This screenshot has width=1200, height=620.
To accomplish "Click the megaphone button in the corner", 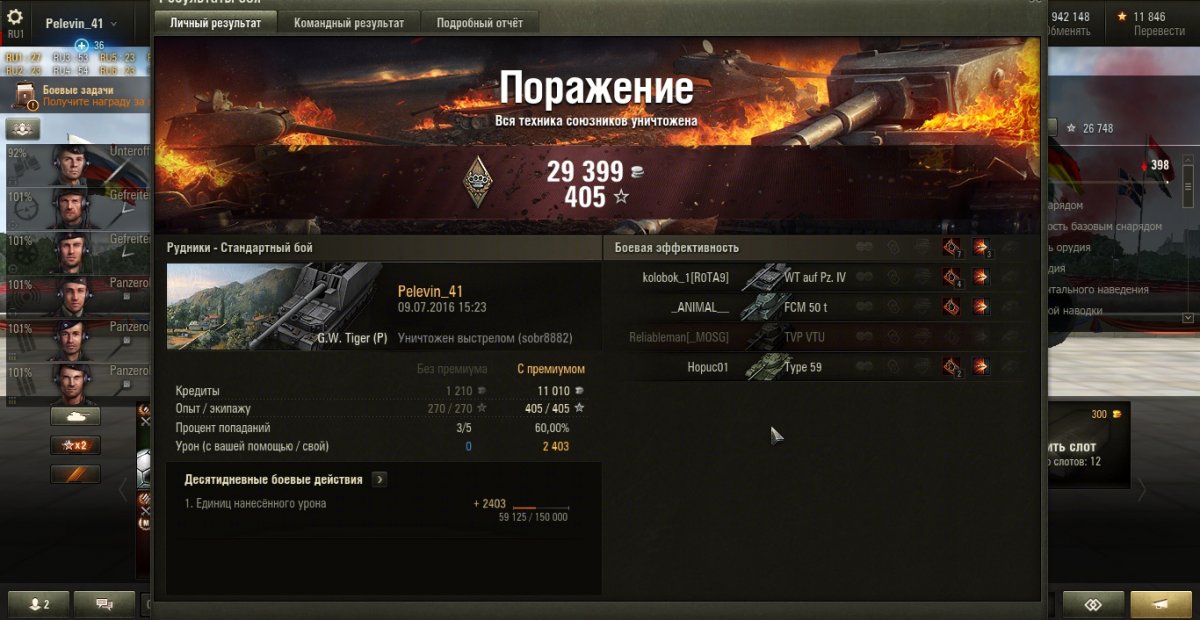I will 1160,604.
